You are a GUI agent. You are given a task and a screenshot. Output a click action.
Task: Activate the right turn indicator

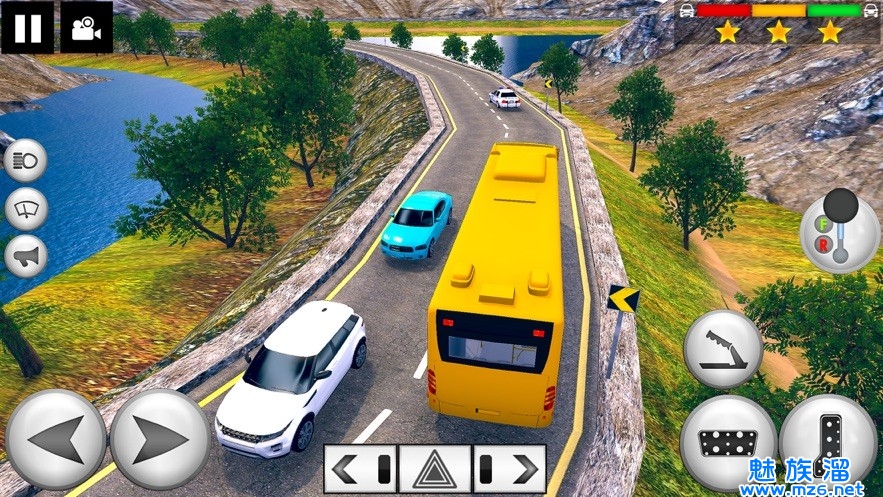click(509, 468)
